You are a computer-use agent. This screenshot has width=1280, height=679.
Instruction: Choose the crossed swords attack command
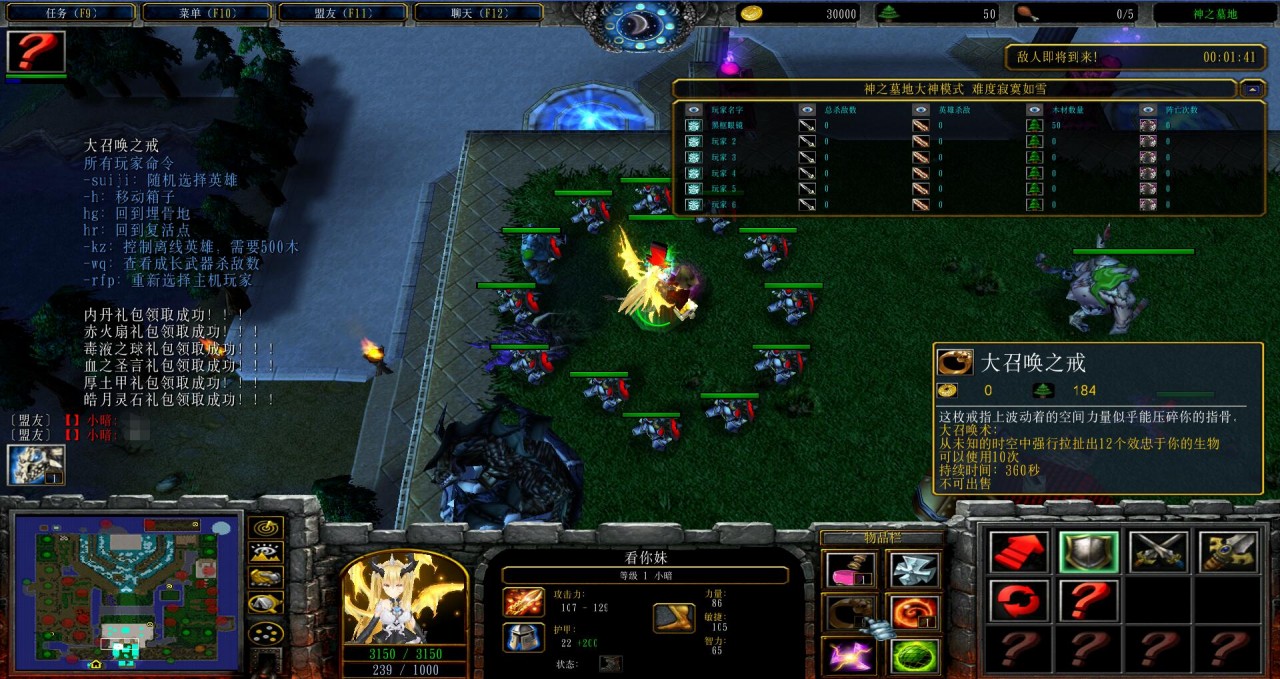tap(1158, 552)
